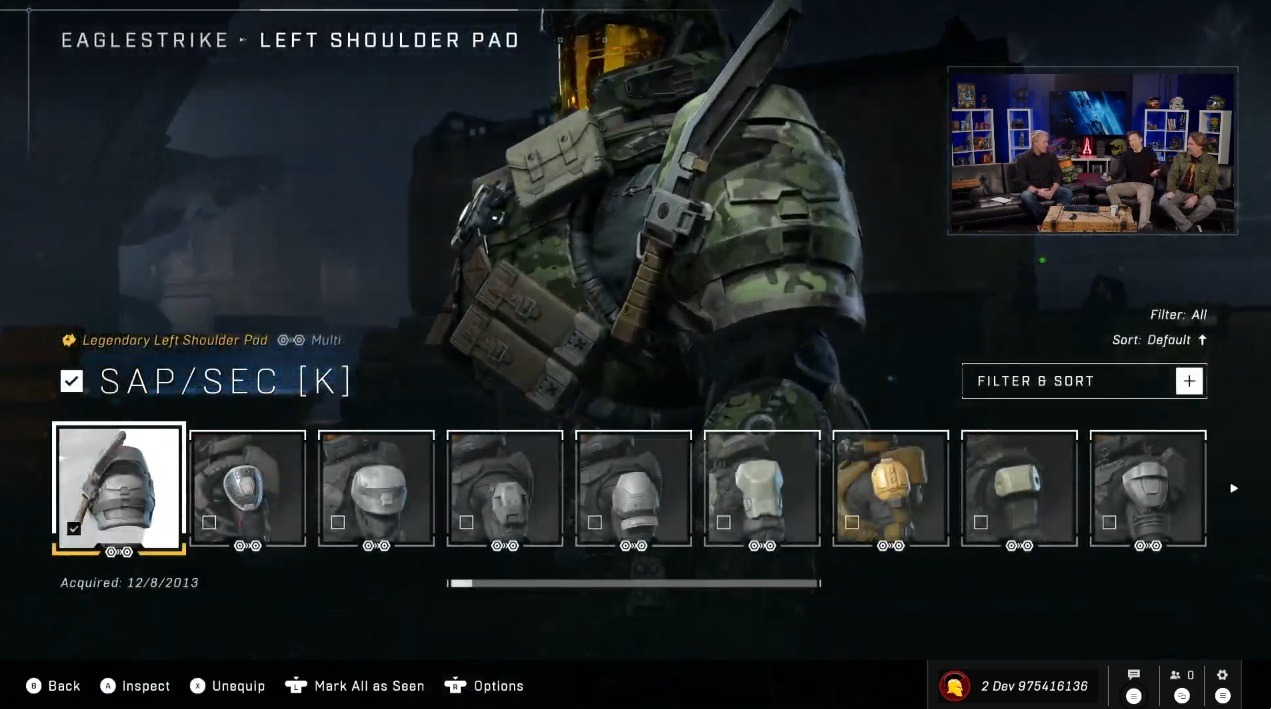Select the gold-colored shoulder pad tile
The width and height of the screenshot is (1271, 709).
coord(891,488)
